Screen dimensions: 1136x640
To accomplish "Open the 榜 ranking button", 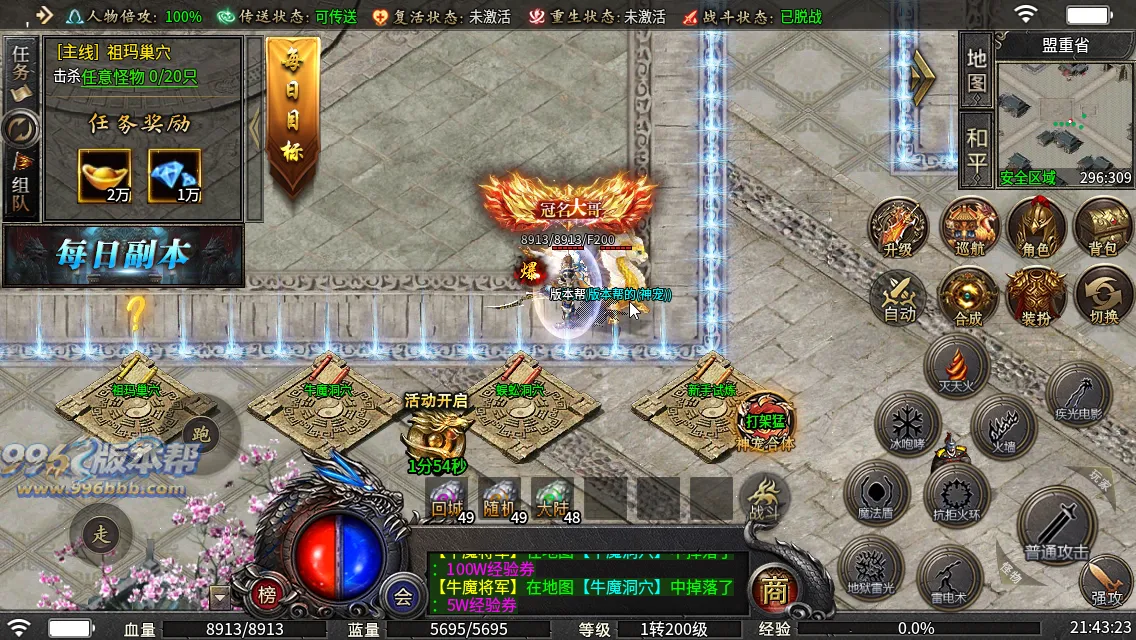I will click(268, 595).
